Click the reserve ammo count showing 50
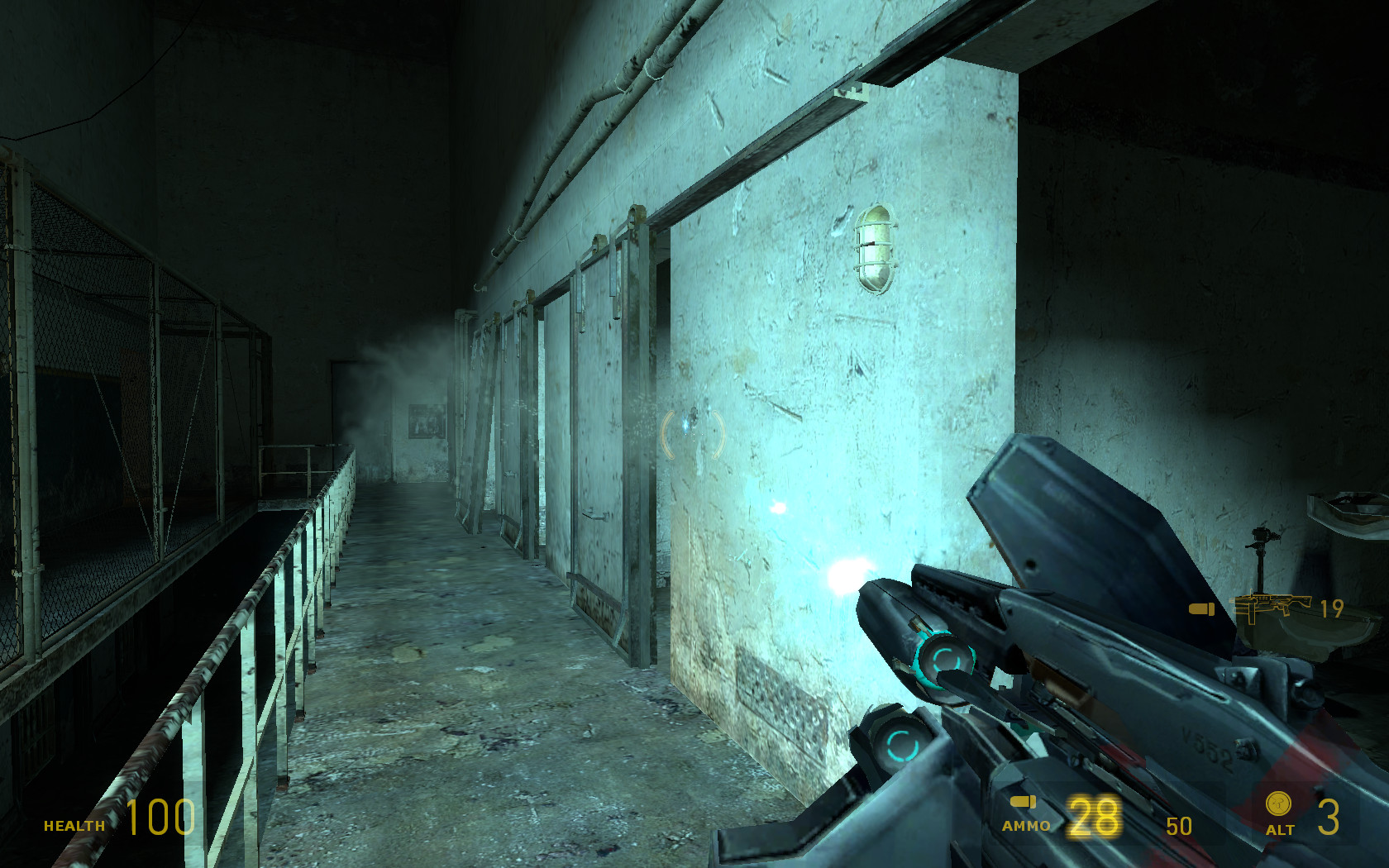Image resolution: width=1389 pixels, height=868 pixels. tap(1177, 826)
